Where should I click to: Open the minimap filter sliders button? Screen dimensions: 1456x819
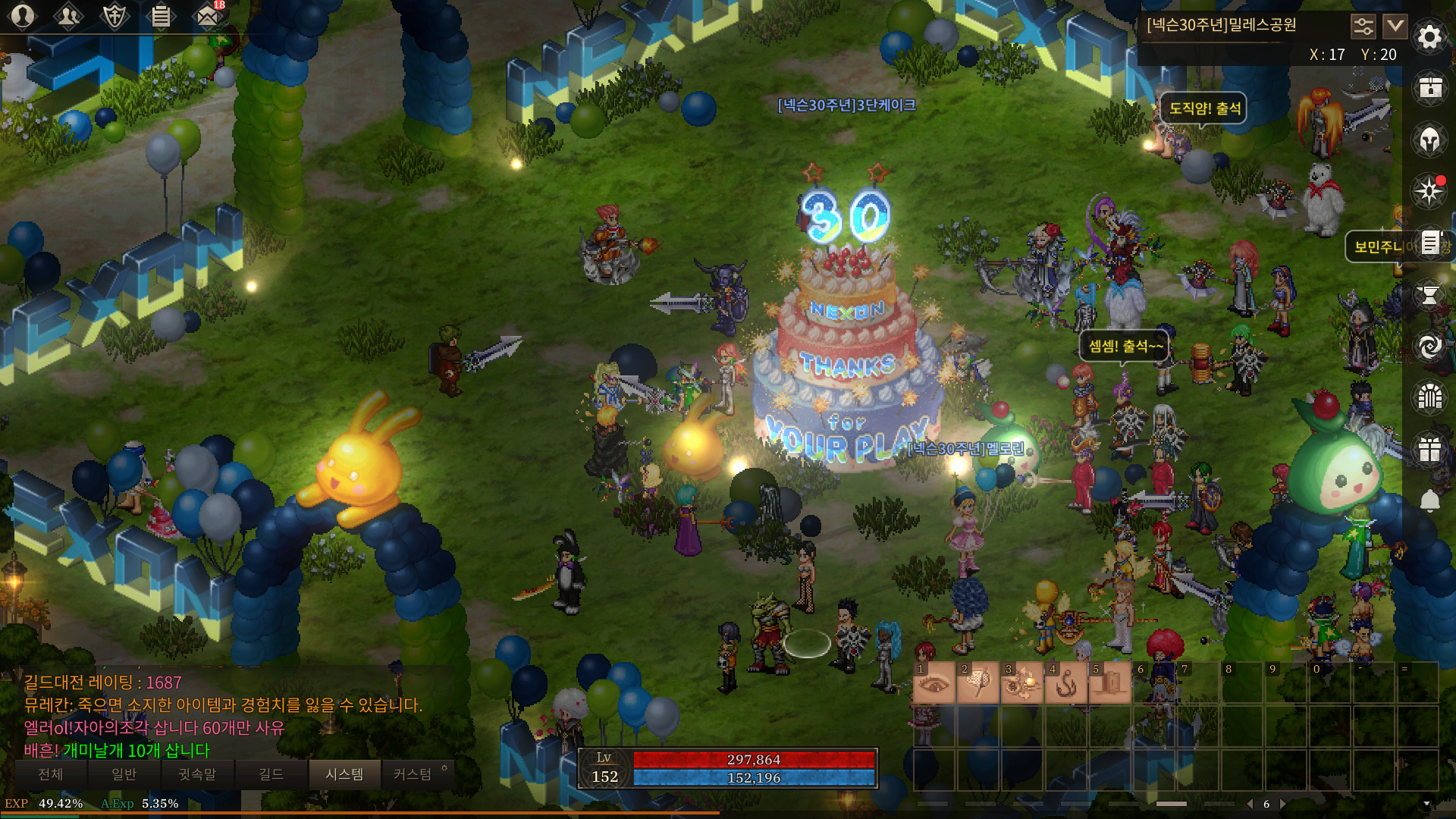(1363, 27)
